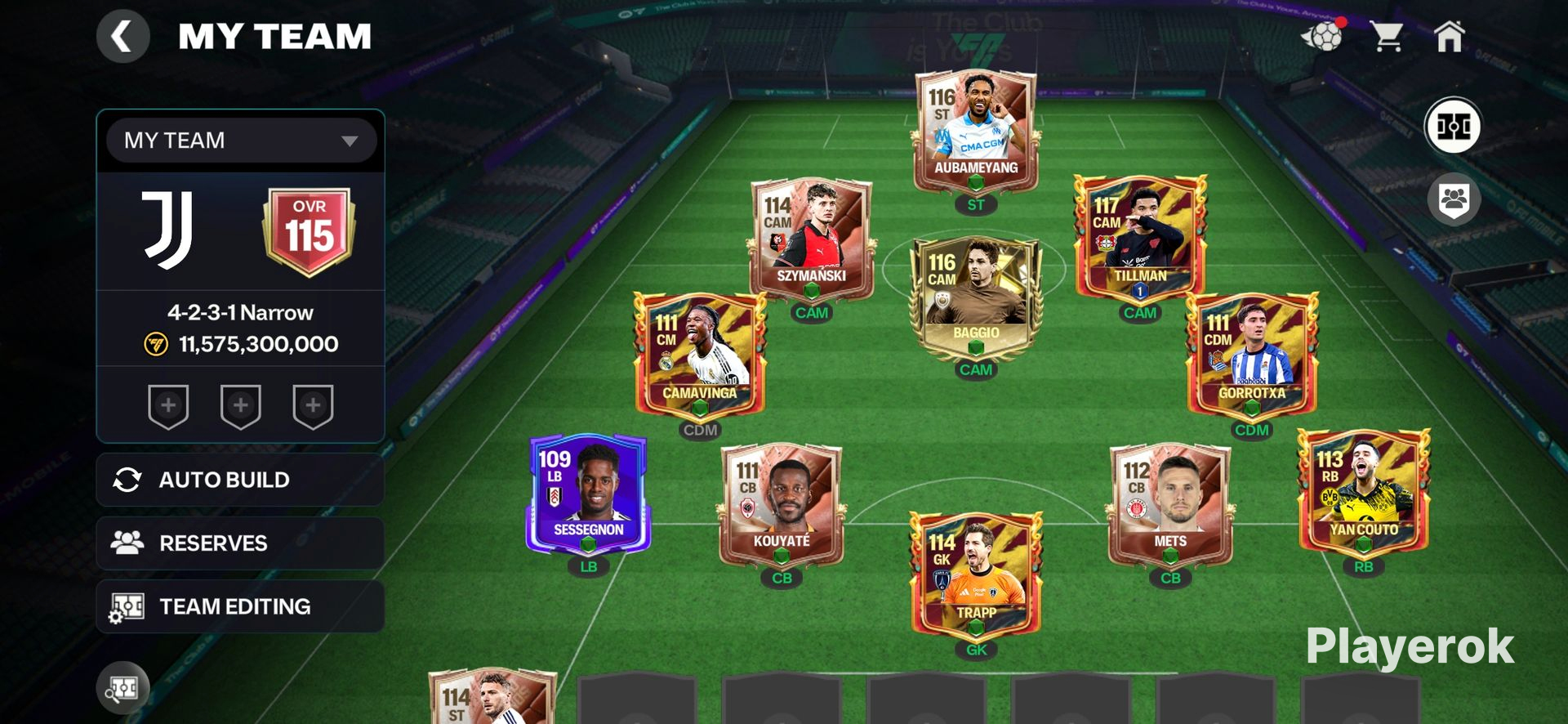Open the football notifications icon

(1322, 37)
